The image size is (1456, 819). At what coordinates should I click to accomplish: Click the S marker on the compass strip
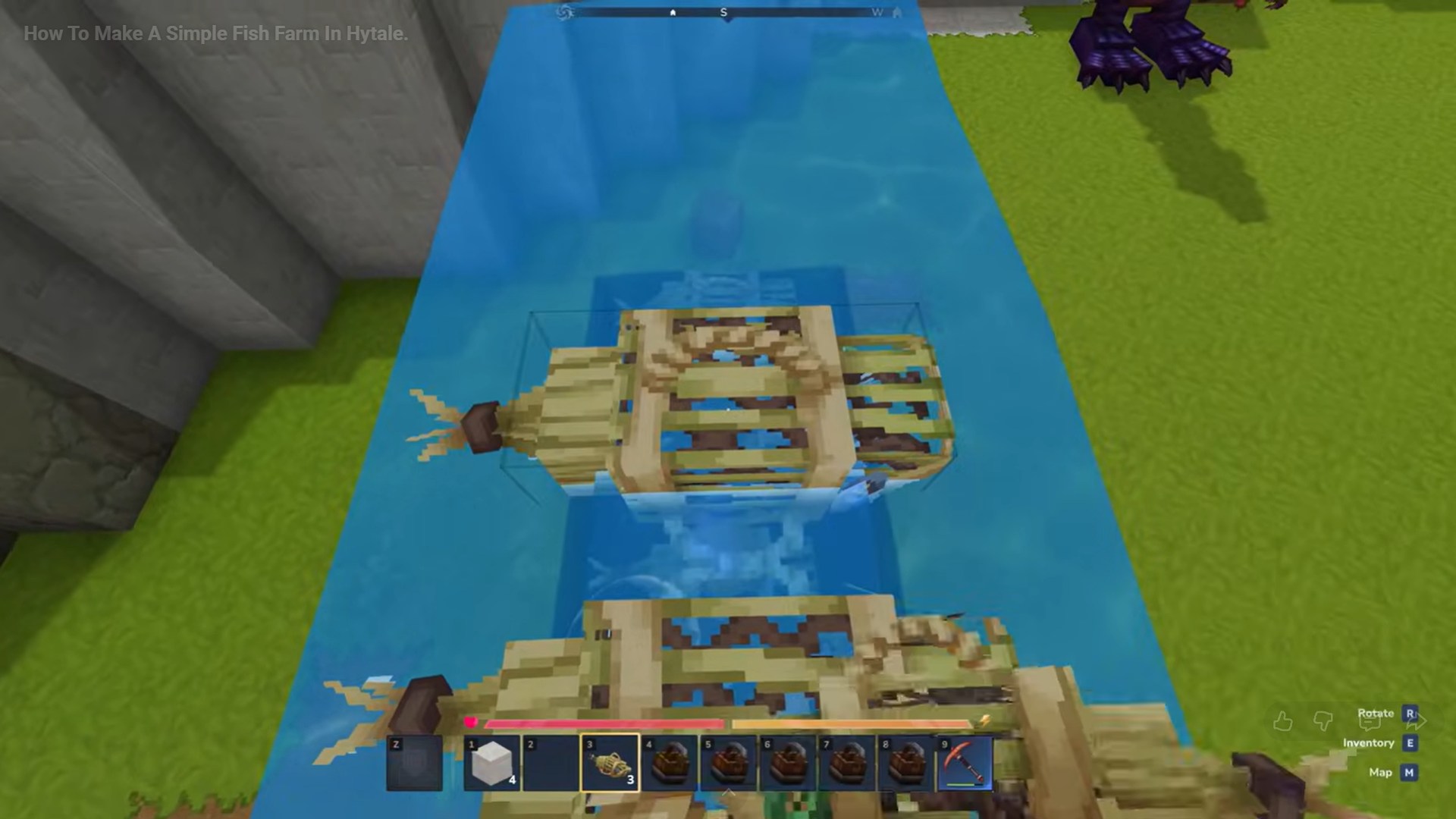(x=723, y=12)
